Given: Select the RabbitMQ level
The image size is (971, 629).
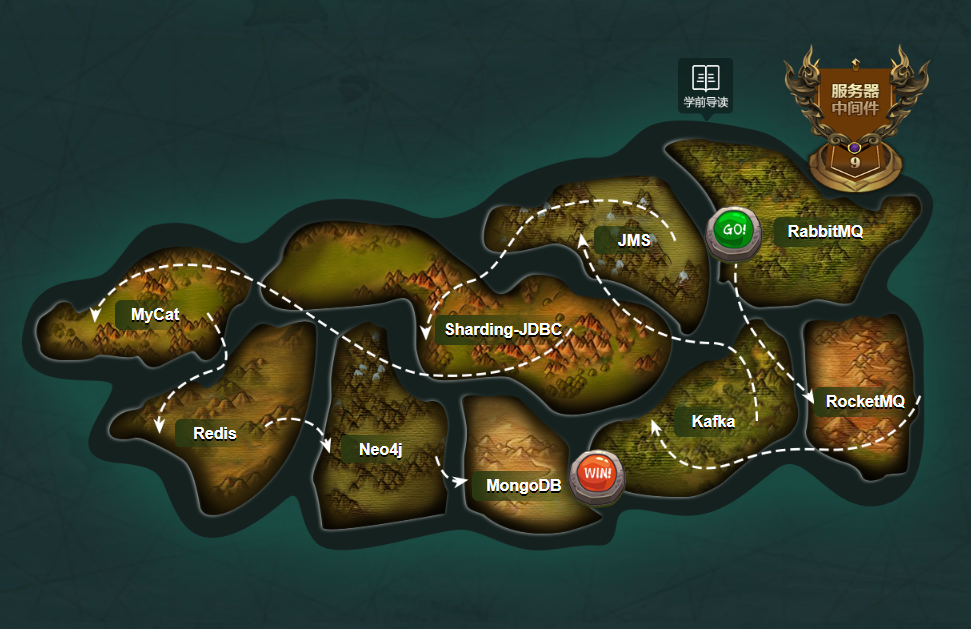Looking at the screenshot, I should point(824,232).
